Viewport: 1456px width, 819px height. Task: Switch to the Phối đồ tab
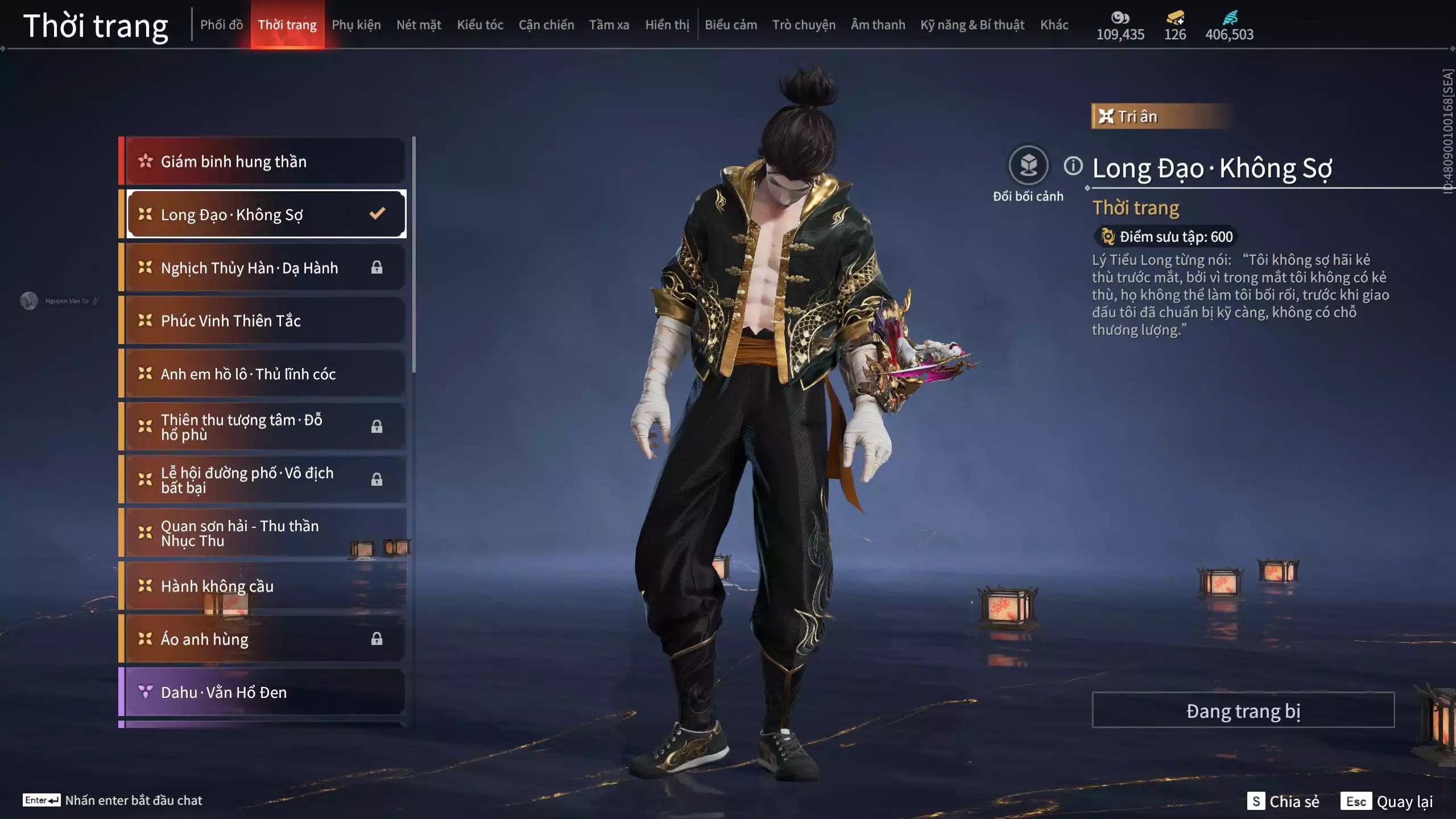tap(221, 25)
